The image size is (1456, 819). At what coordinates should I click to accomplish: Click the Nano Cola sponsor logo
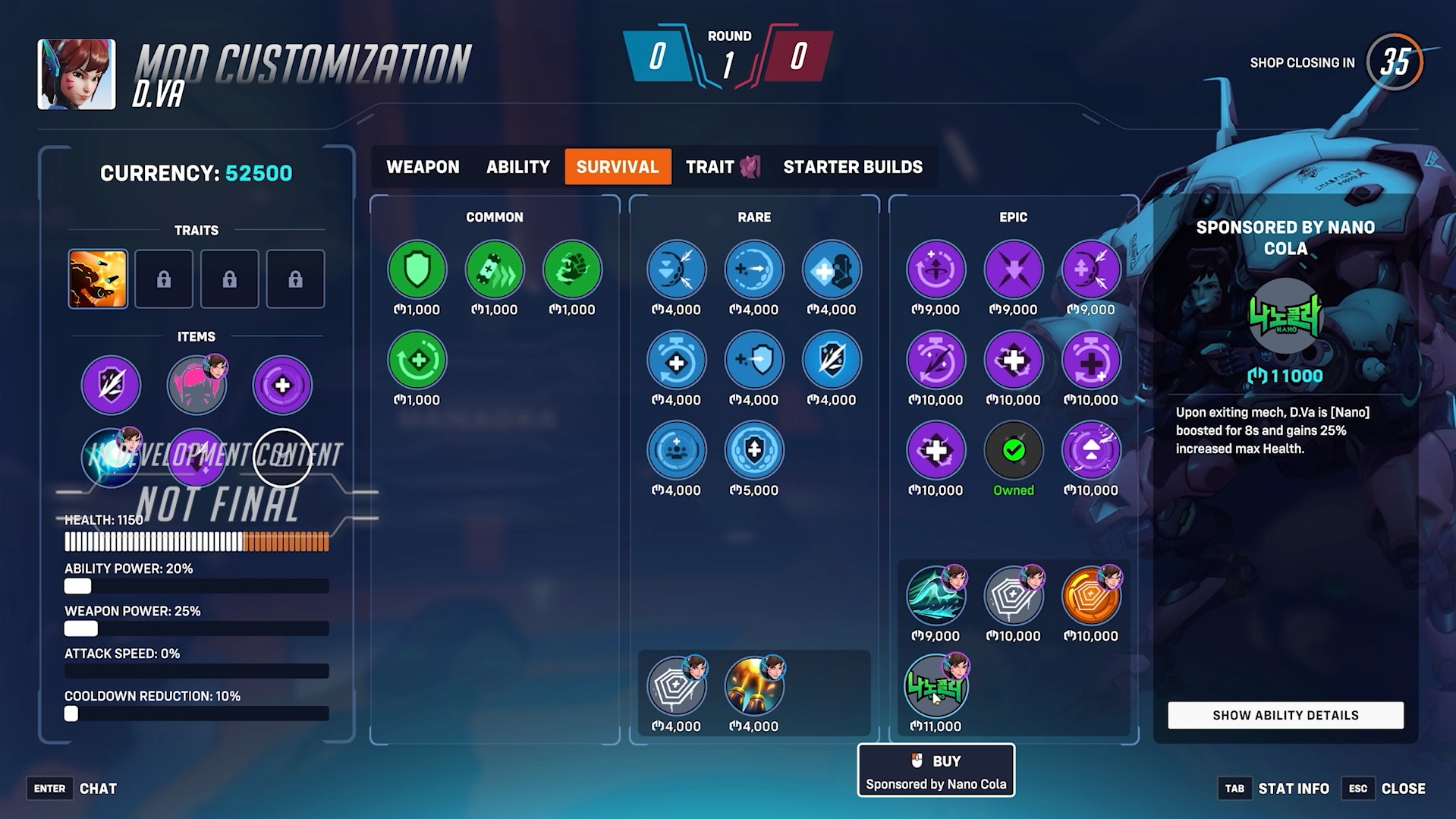click(x=1284, y=316)
